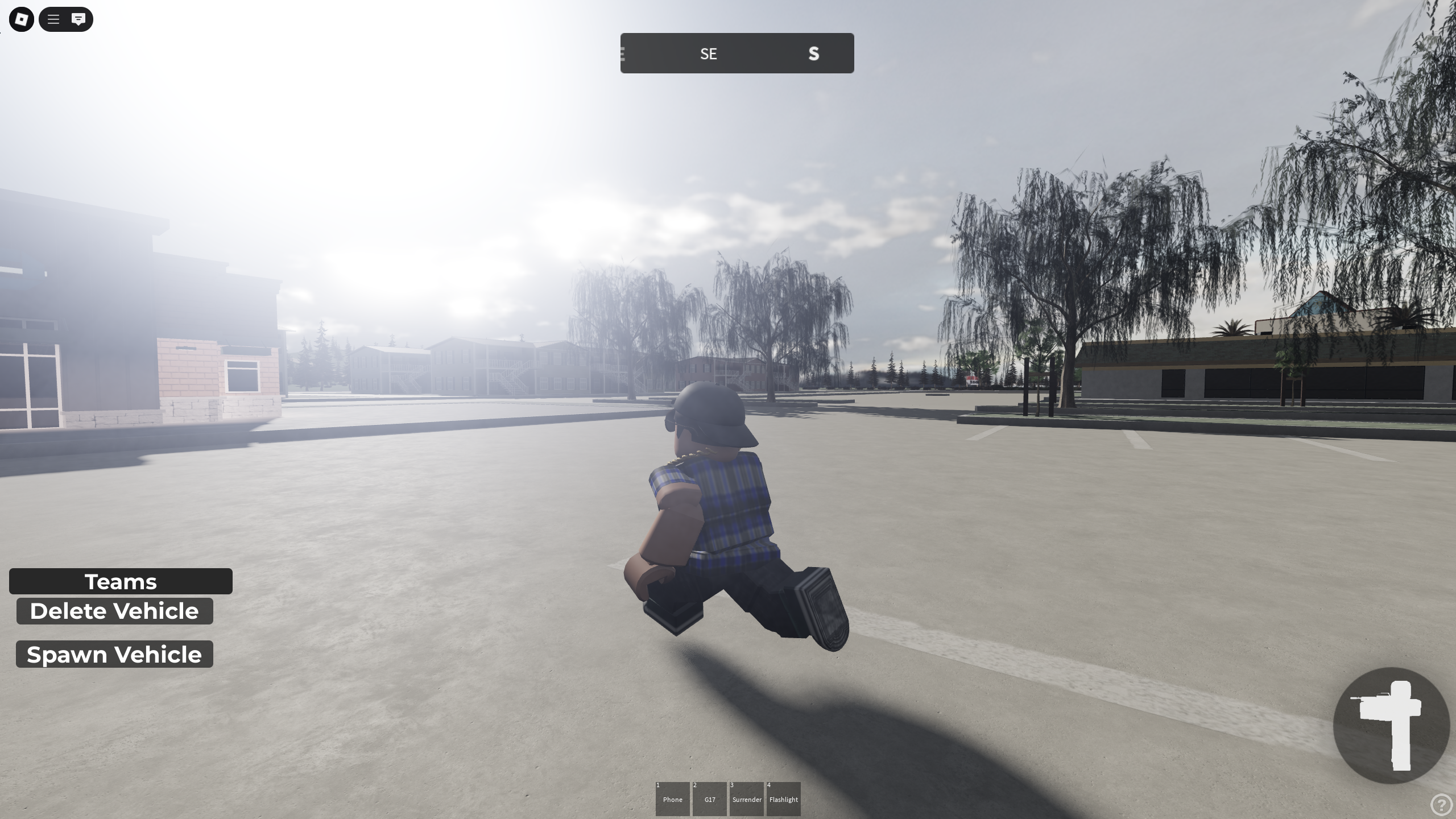Equip the G17 from hotbar slot 2
The height and width of the screenshot is (819, 1456).
click(x=709, y=799)
